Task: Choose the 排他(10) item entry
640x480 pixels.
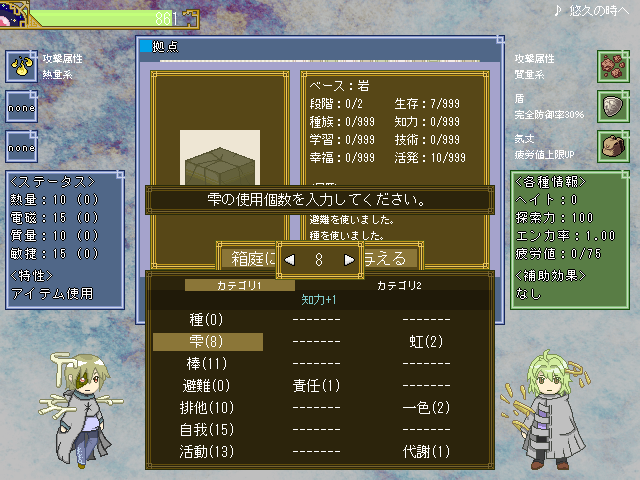Action: [208, 408]
